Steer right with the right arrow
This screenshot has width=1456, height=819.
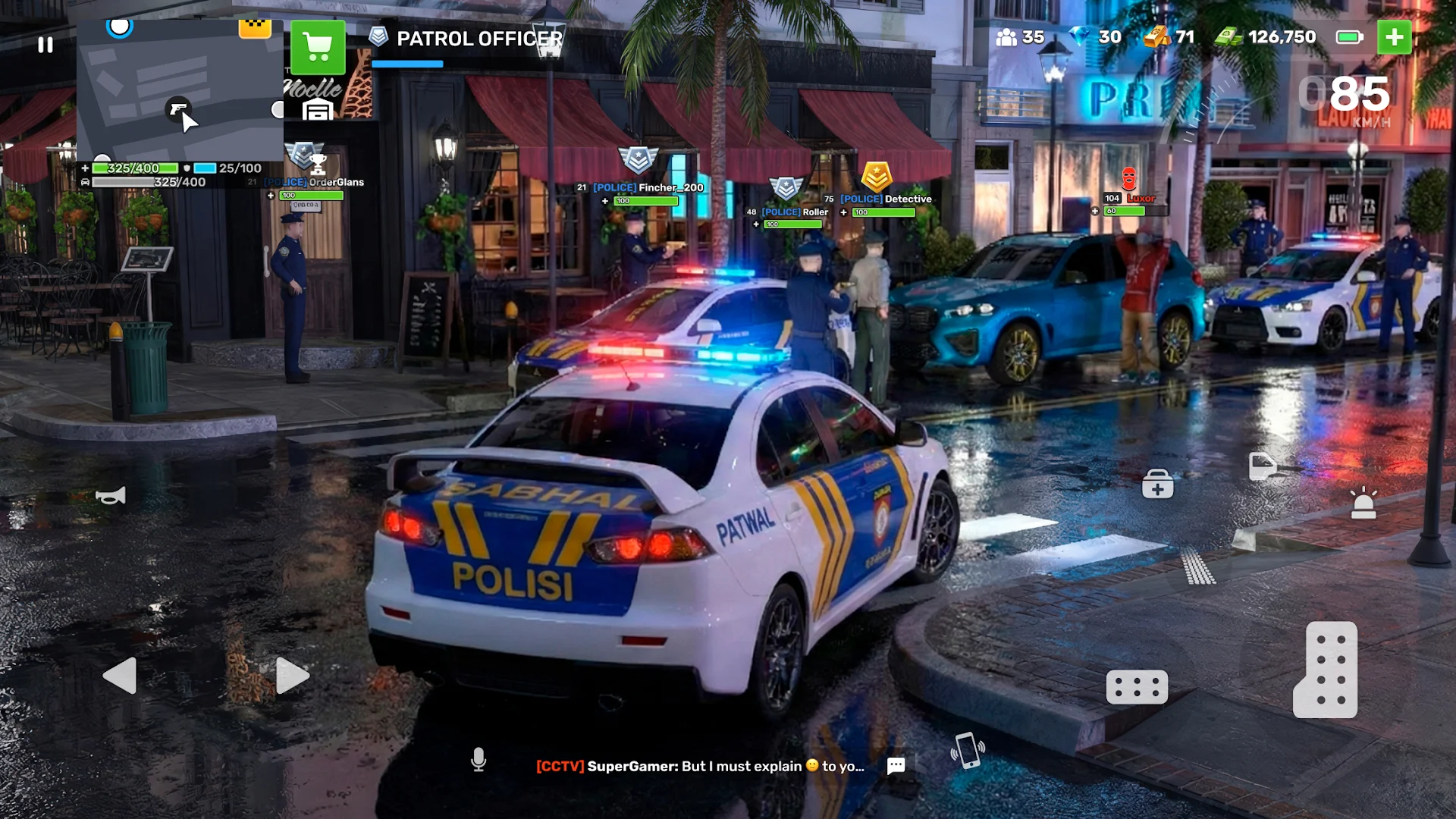[292, 675]
